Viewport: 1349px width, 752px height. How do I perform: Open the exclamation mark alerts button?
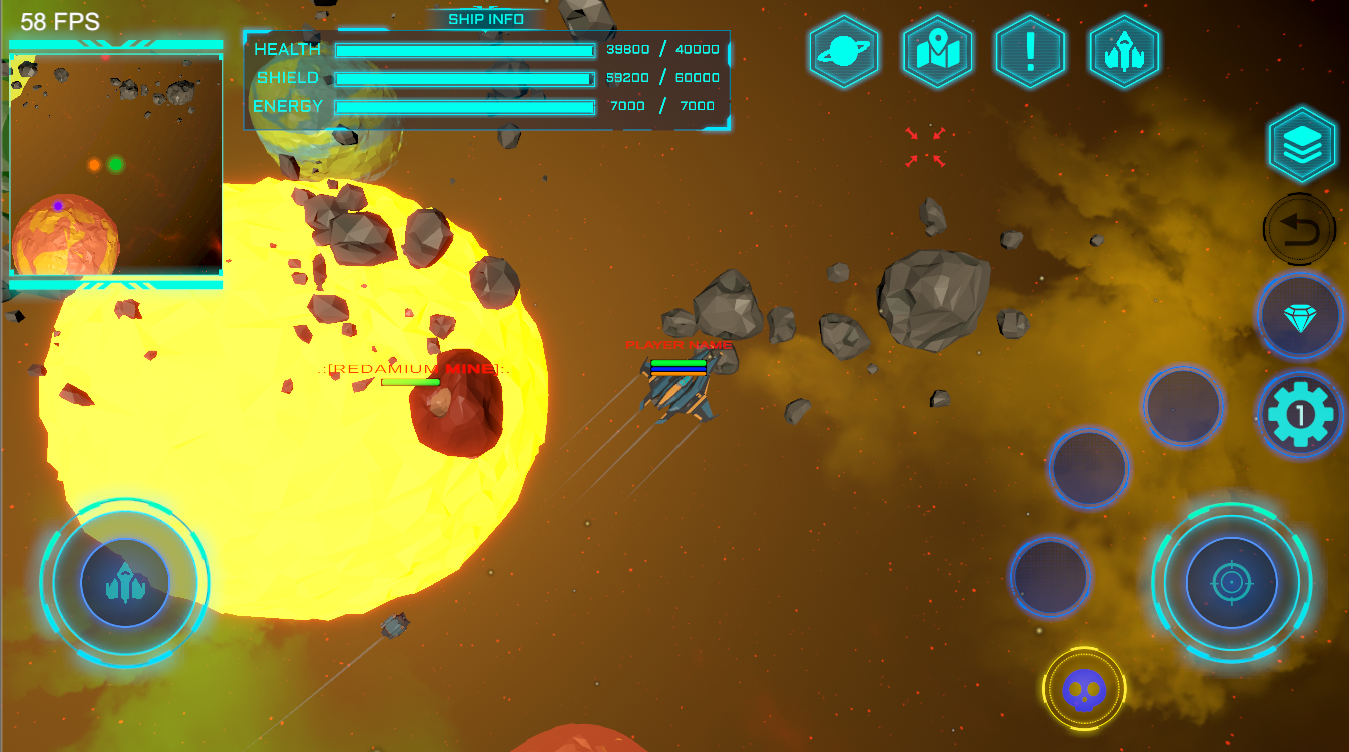[1030, 51]
